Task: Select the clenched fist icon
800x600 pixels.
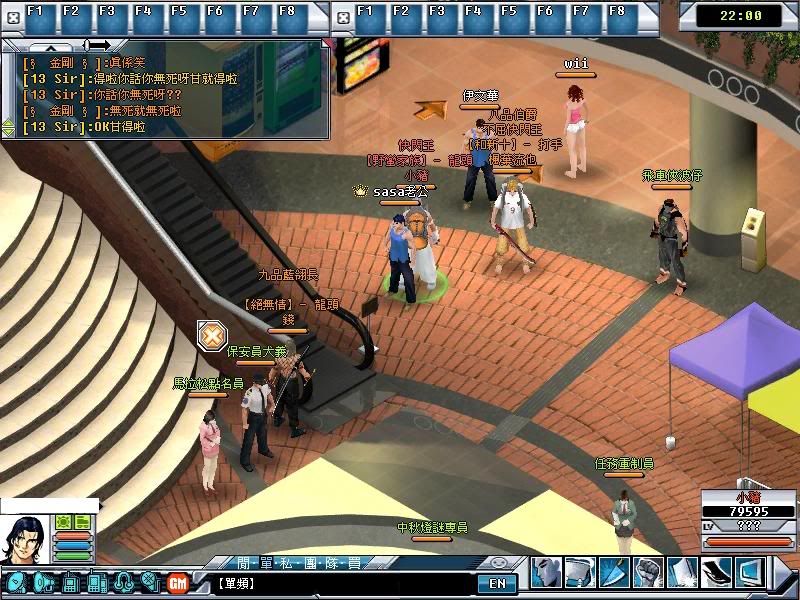Action: (x=649, y=573)
